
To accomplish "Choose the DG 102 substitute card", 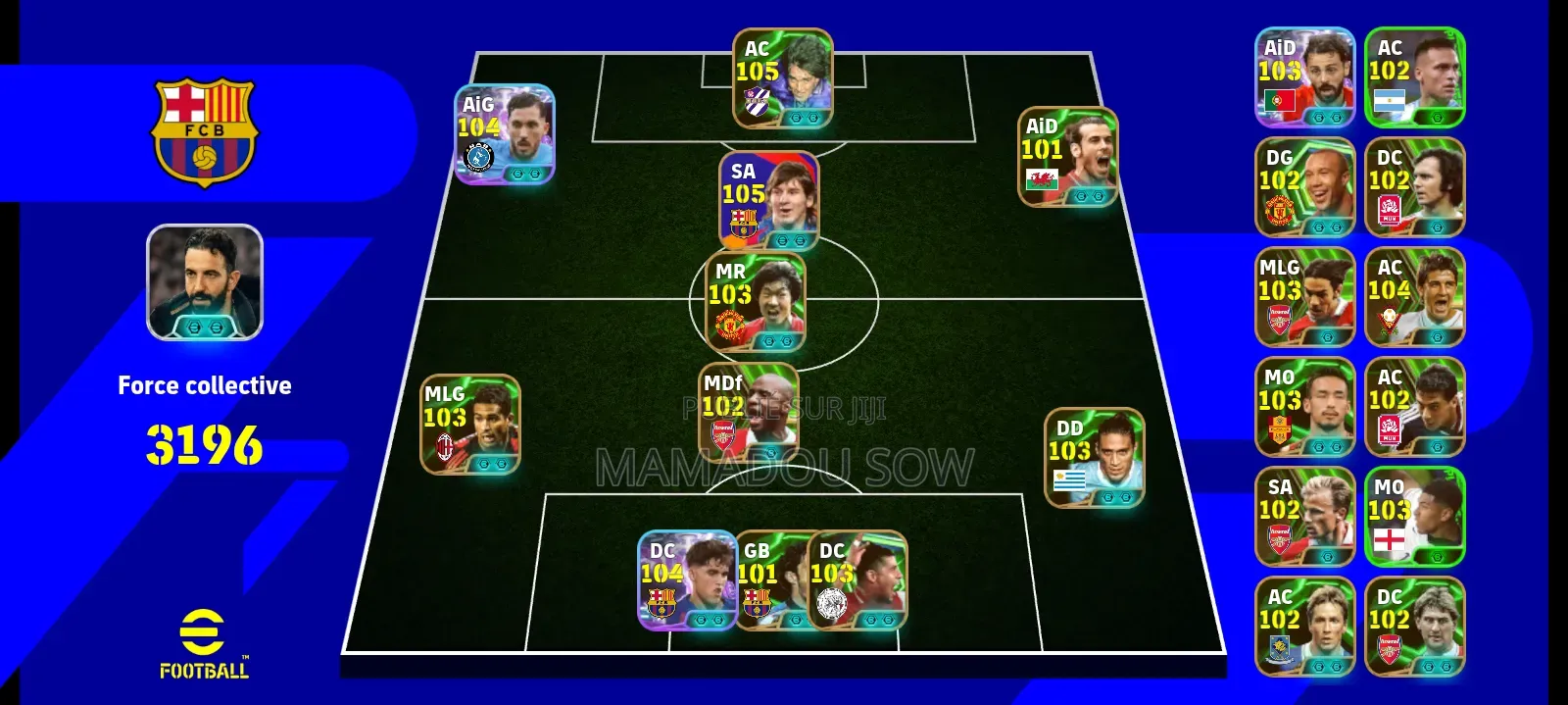I will [1304, 187].
